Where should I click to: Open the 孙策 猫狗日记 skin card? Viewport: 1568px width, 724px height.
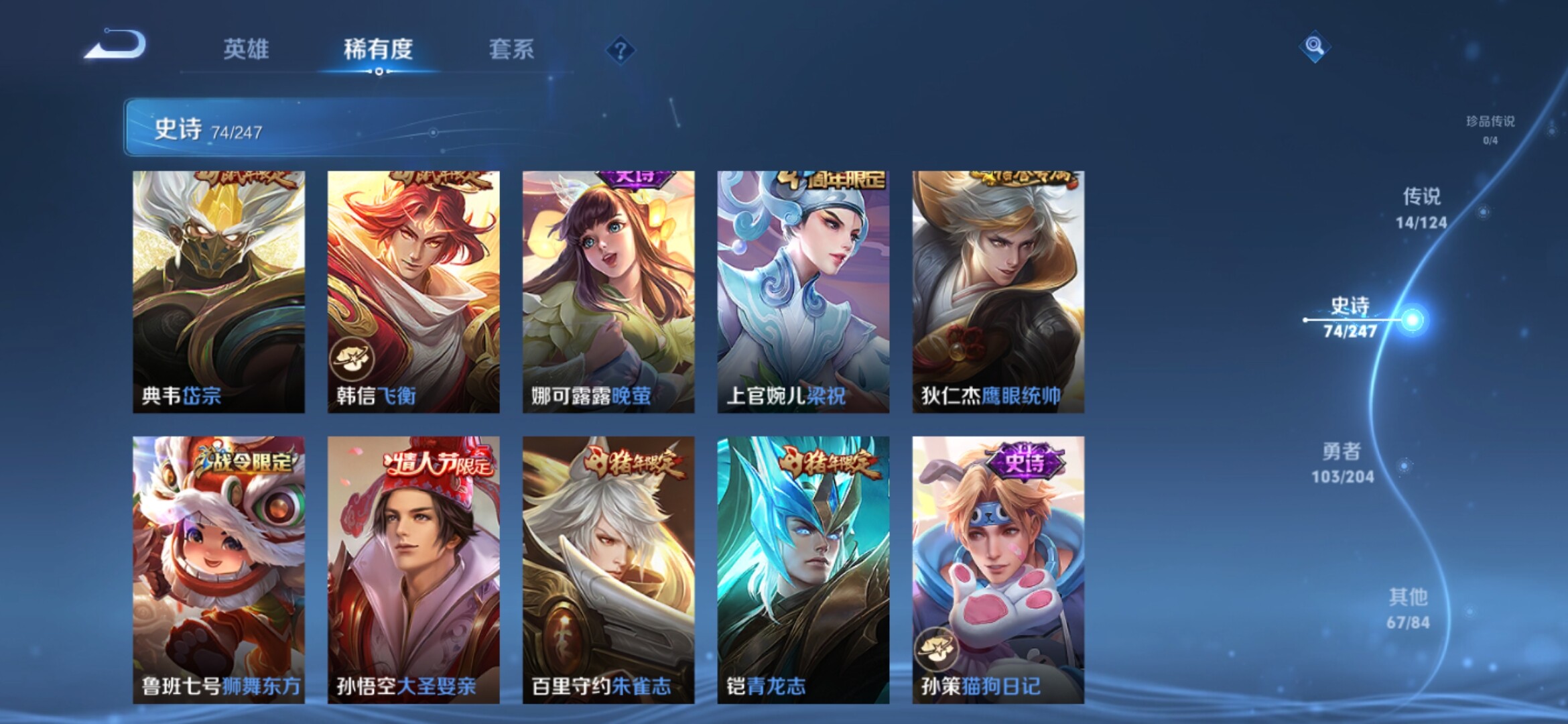pos(998,570)
